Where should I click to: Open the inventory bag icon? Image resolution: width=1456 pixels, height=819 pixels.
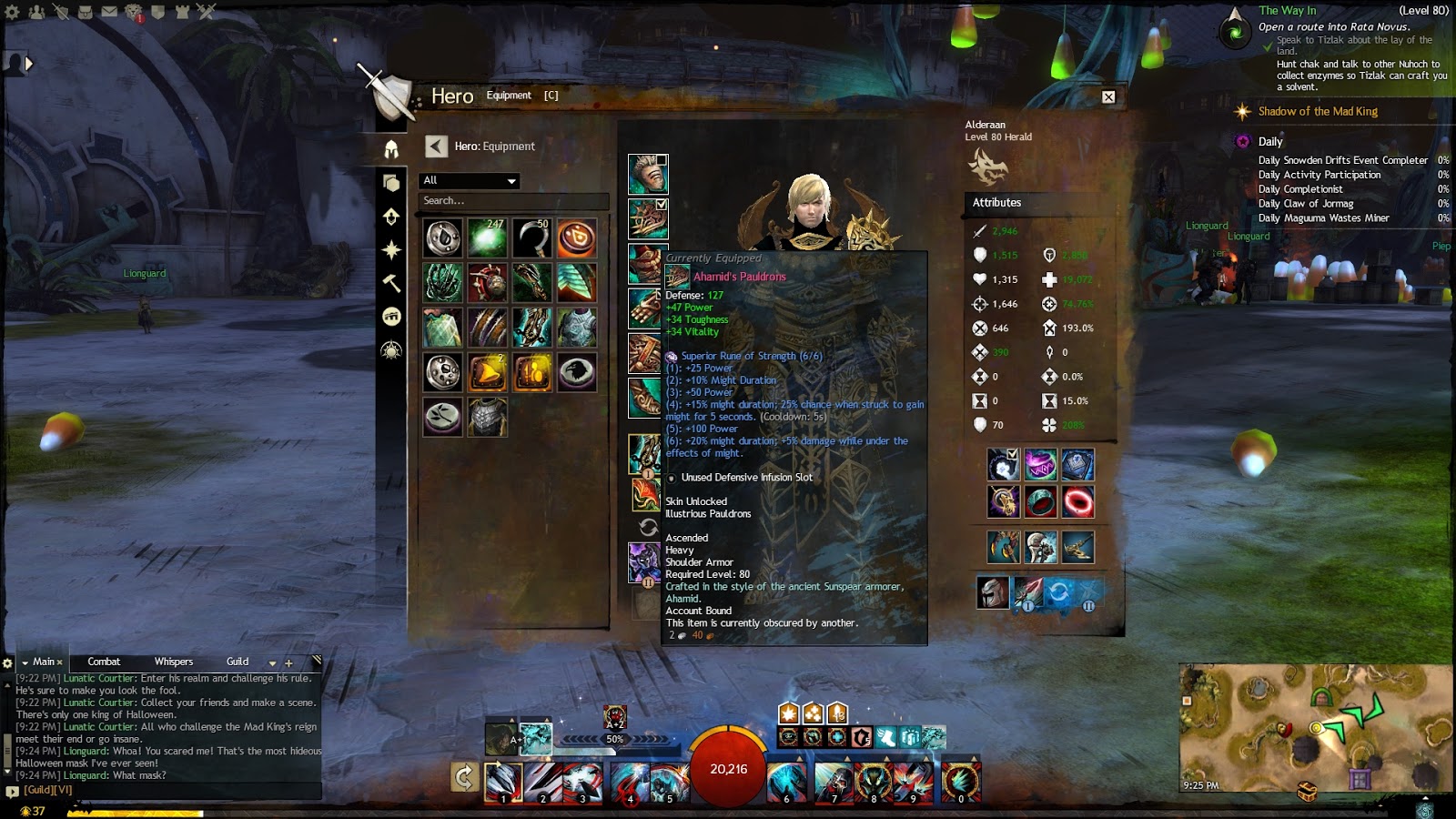point(85,12)
